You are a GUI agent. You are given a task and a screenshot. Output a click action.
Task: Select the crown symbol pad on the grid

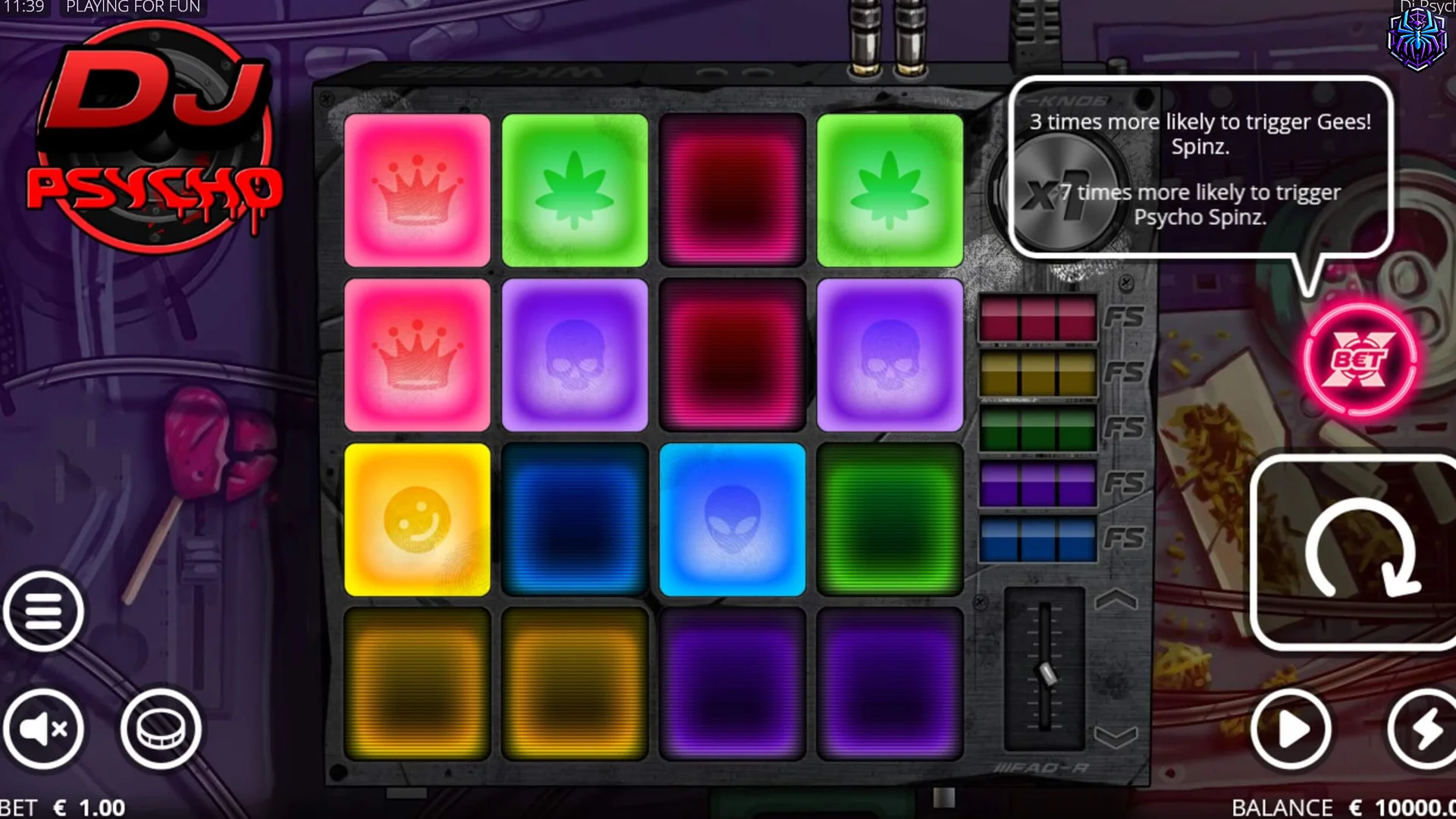click(x=418, y=190)
